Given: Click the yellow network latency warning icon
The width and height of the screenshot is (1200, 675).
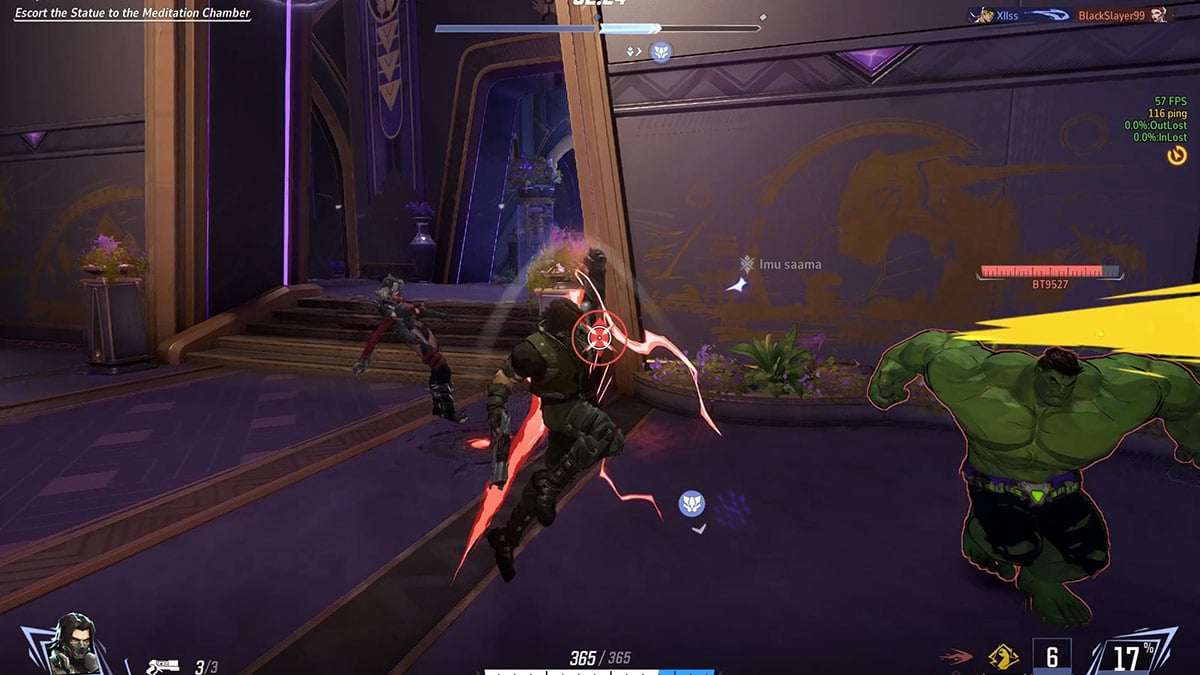Looking at the screenshot, I should [x=1176, y=155].
